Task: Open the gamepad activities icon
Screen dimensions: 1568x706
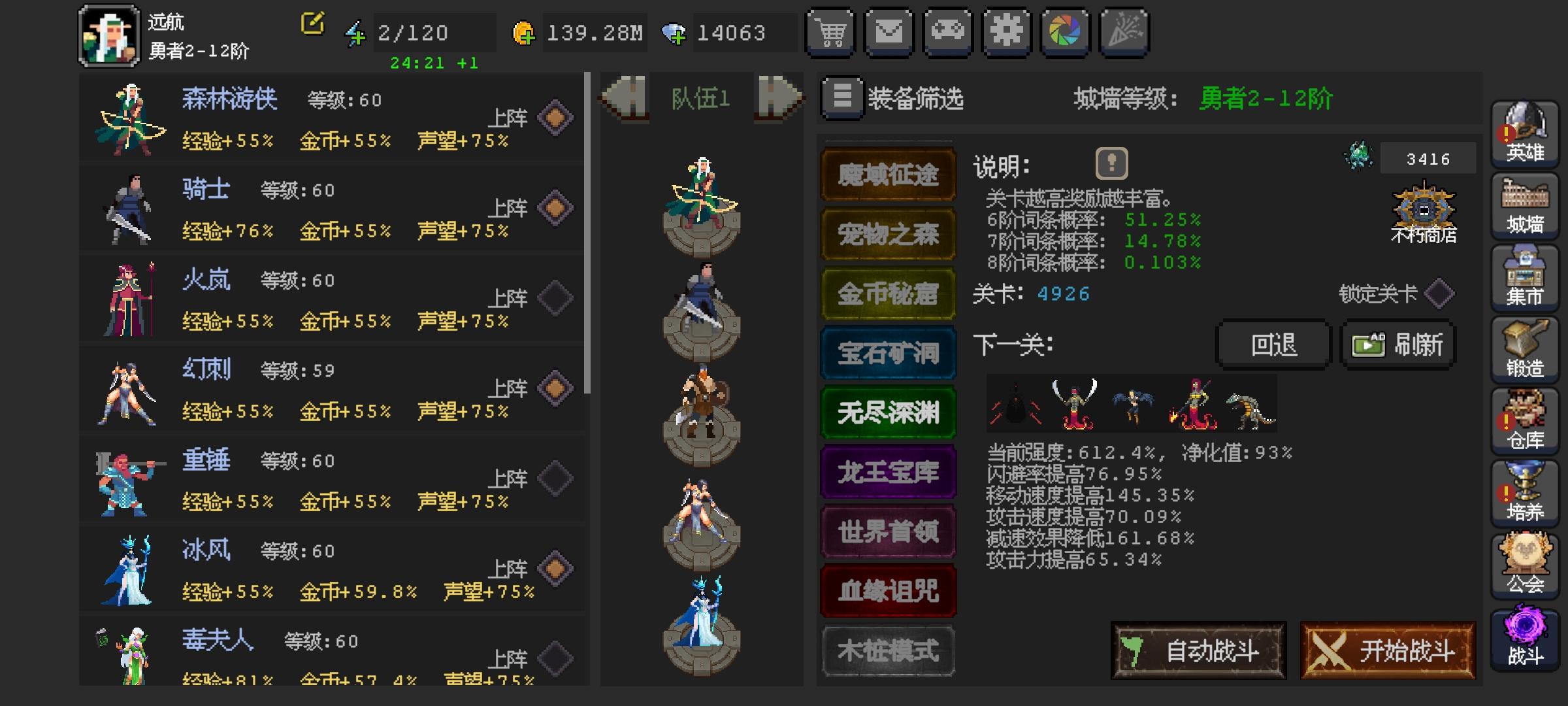Action: (947, 33)
